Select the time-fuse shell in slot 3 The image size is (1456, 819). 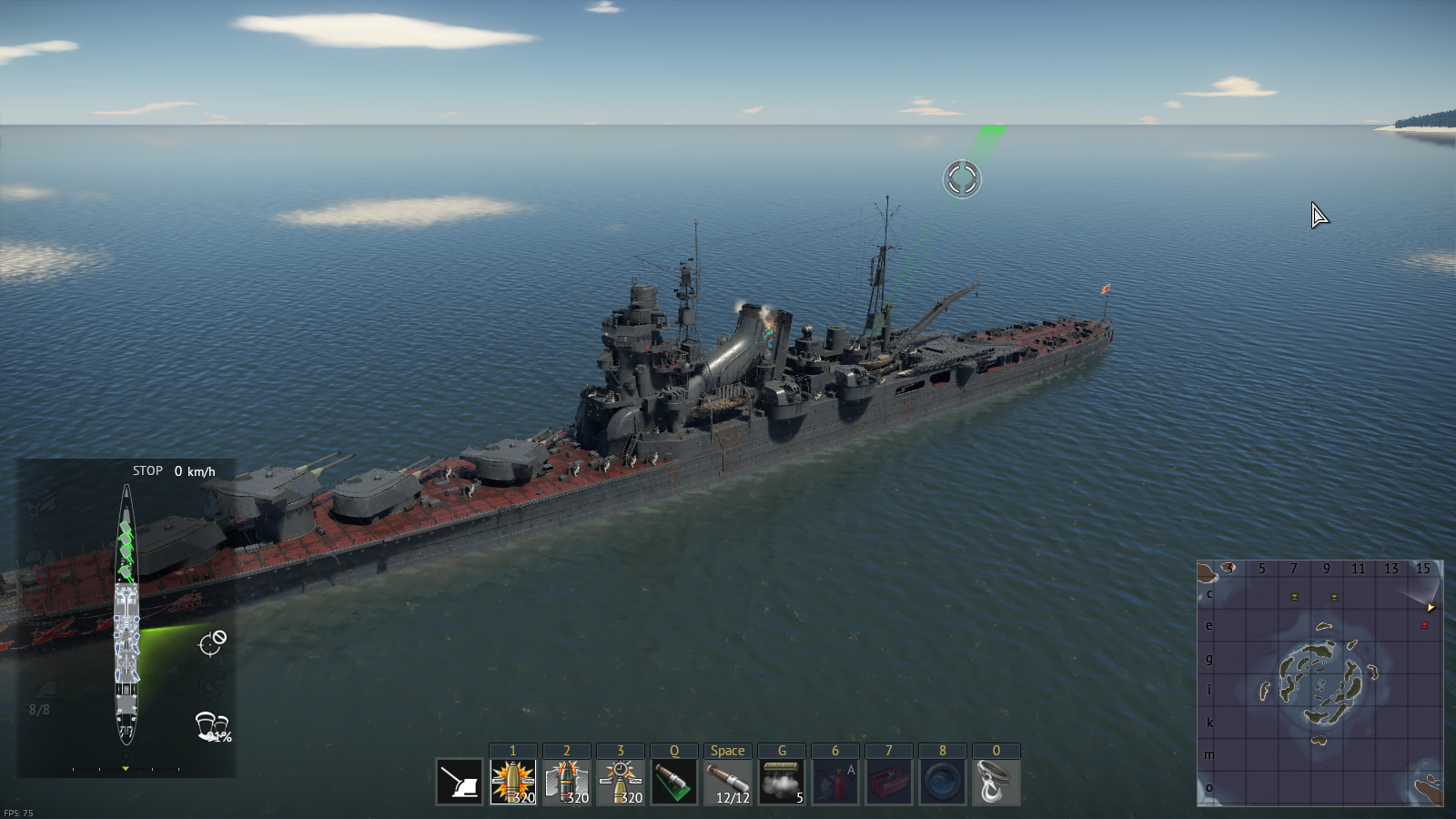click(x=621, y=782)
